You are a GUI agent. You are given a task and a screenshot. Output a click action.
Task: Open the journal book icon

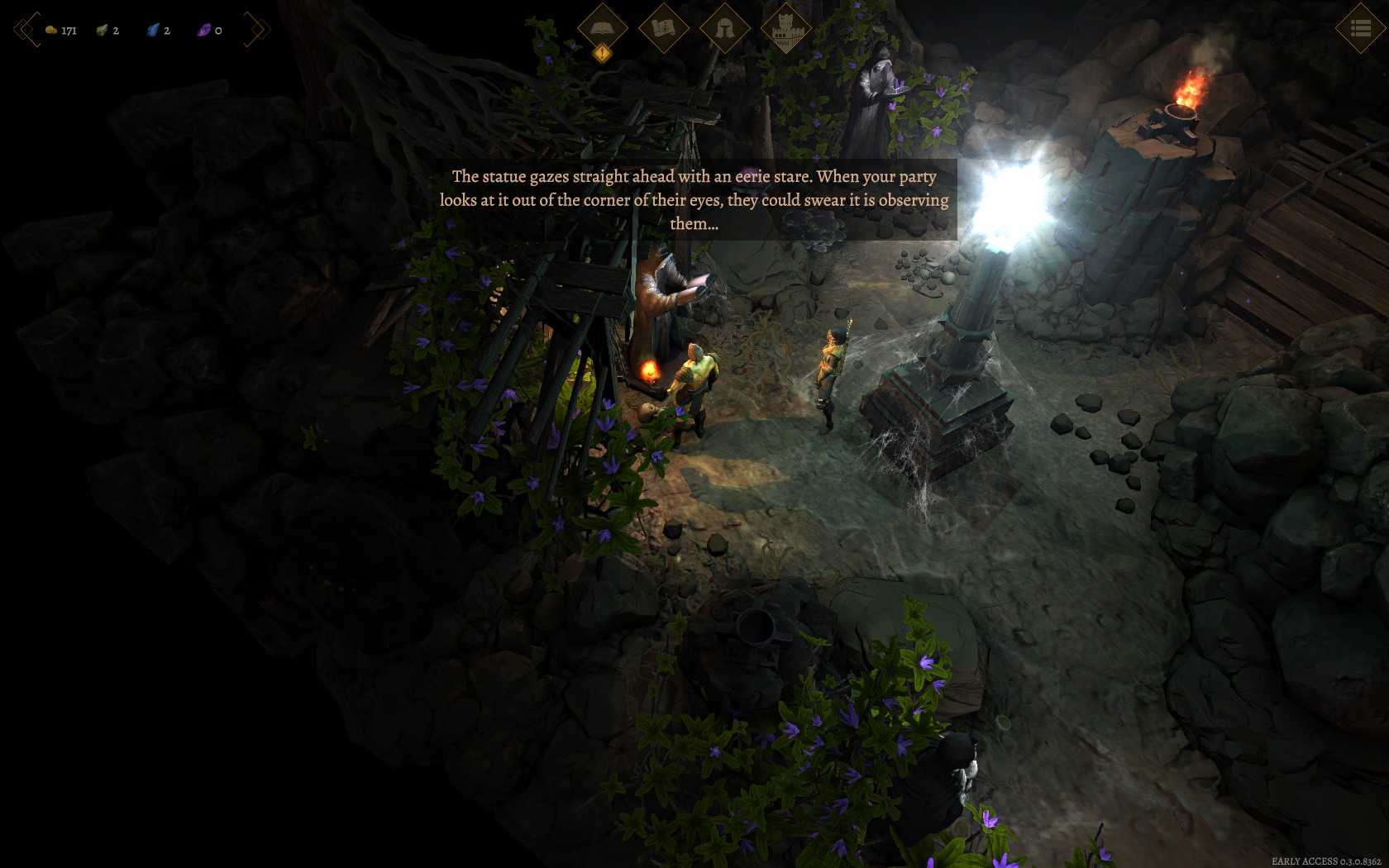coord(602,28)
